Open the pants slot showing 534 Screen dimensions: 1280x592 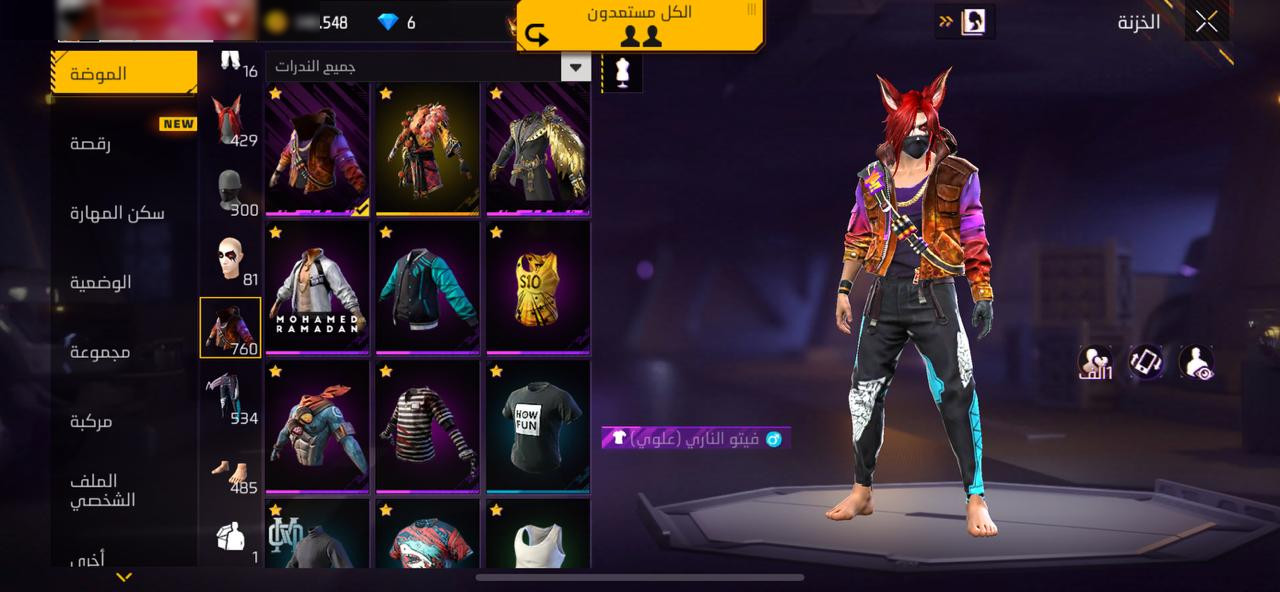click(x=230, y=397)
